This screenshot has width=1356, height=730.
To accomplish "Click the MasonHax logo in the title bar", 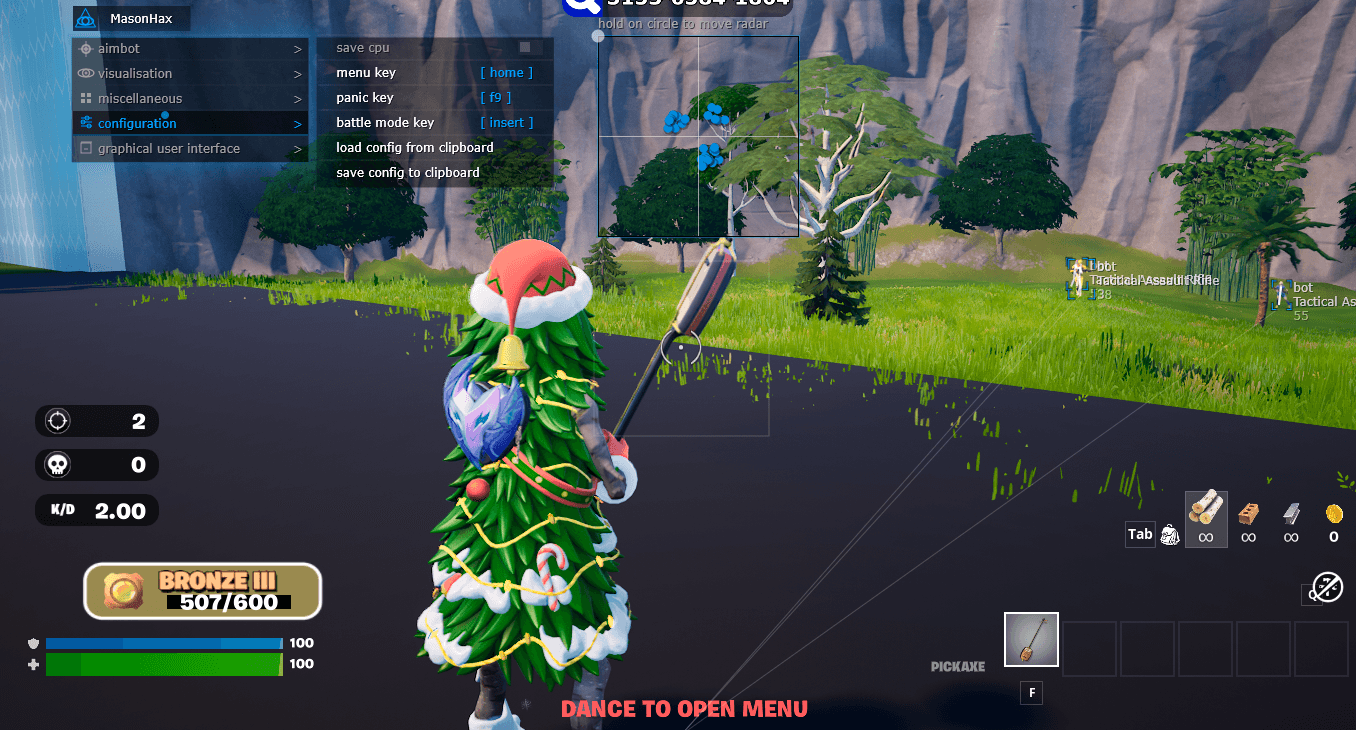I will 88,18.
